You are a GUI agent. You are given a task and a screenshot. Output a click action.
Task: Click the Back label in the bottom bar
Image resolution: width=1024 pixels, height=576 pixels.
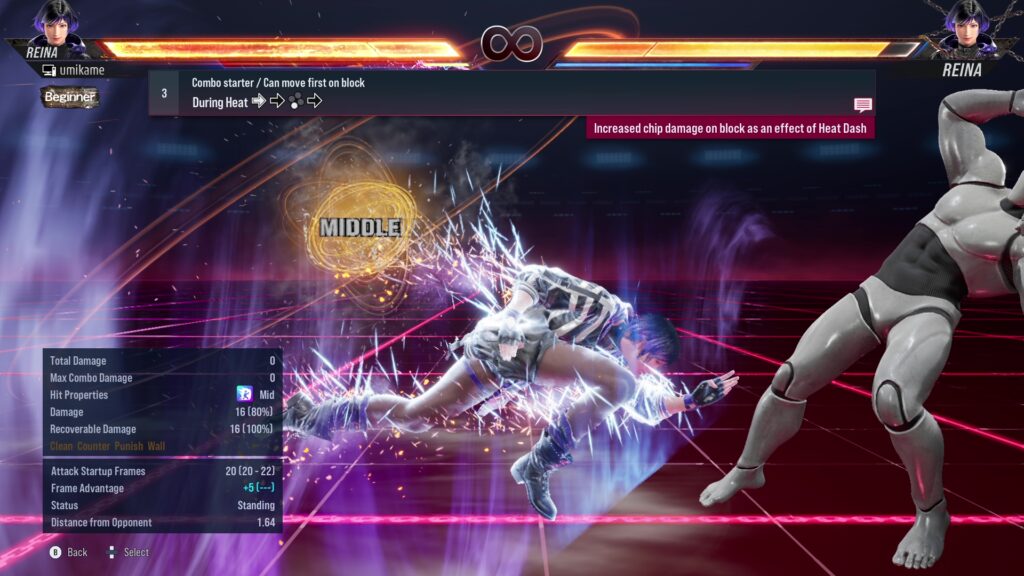tap(77, 552)
